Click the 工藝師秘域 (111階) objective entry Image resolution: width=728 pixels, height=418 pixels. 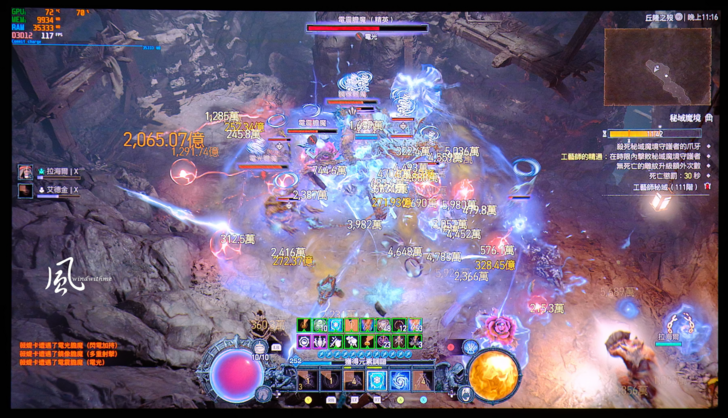666,187
